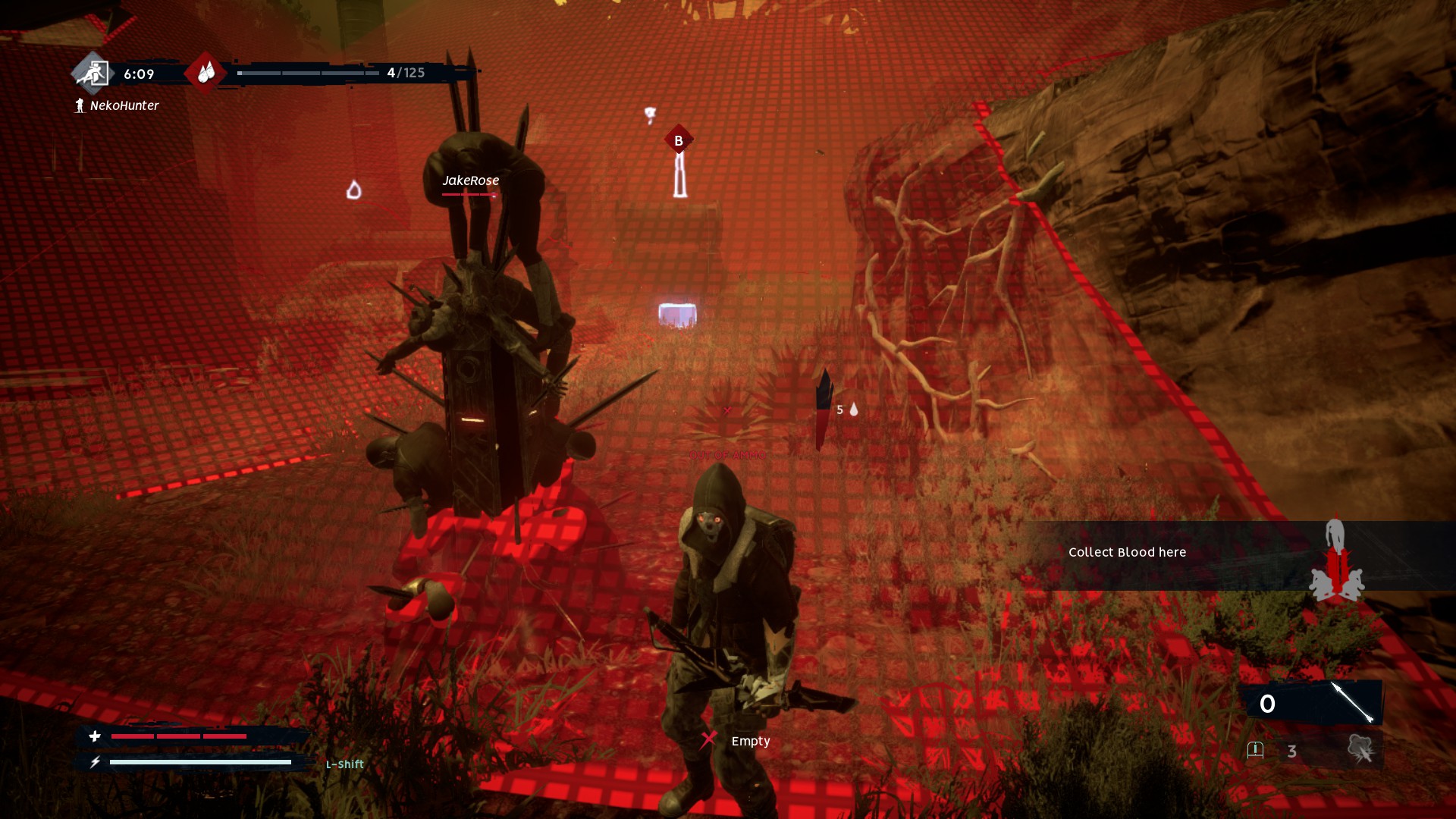Viewport: 1456px width, 819px height.
Task: Click the B objective marker
Action: tap(679, 140)
